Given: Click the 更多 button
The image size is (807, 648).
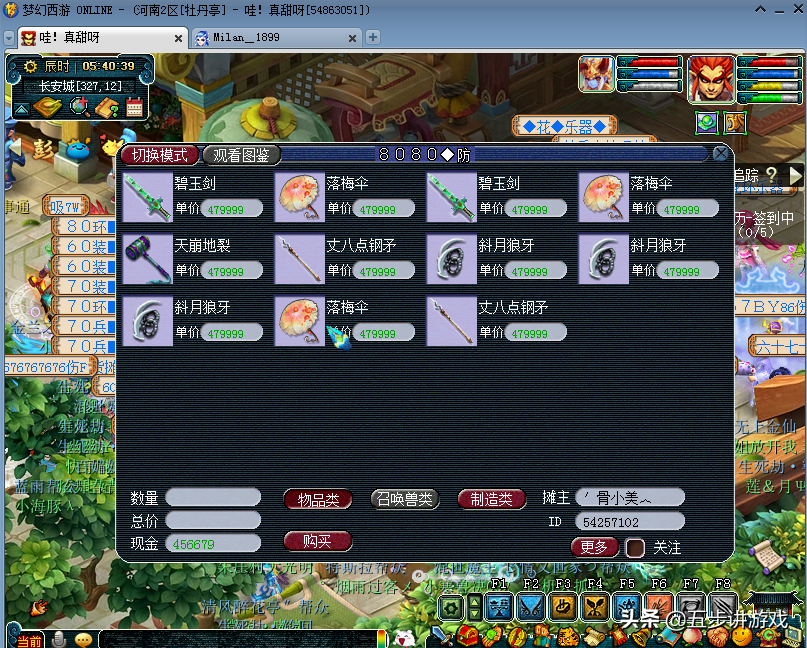Looking at the screenshot, I should pos(594,547).
